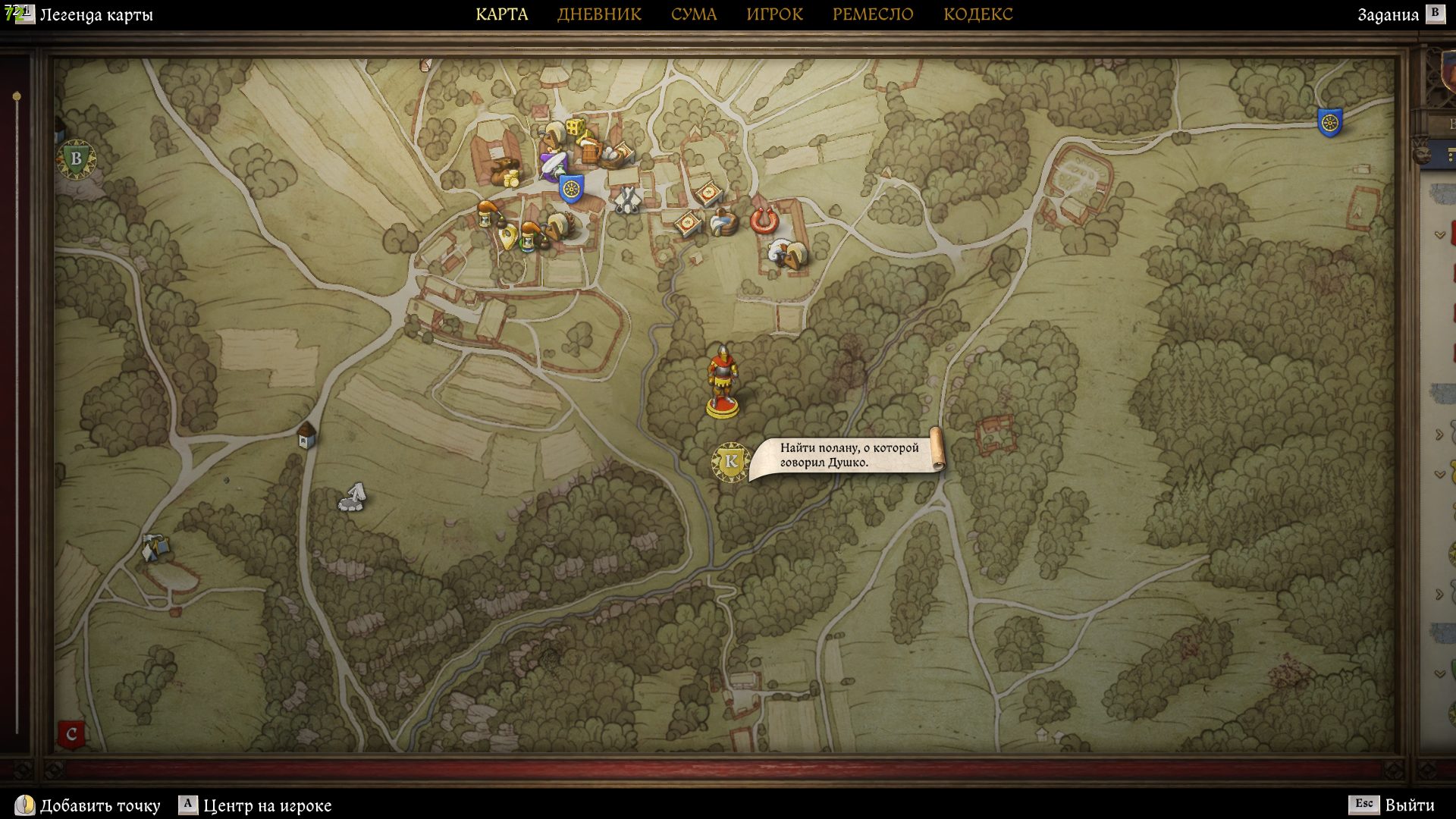This screenshot has width=1456, height=819.
Task: Select the crossed scissors tailor icon
Action: 626,199
